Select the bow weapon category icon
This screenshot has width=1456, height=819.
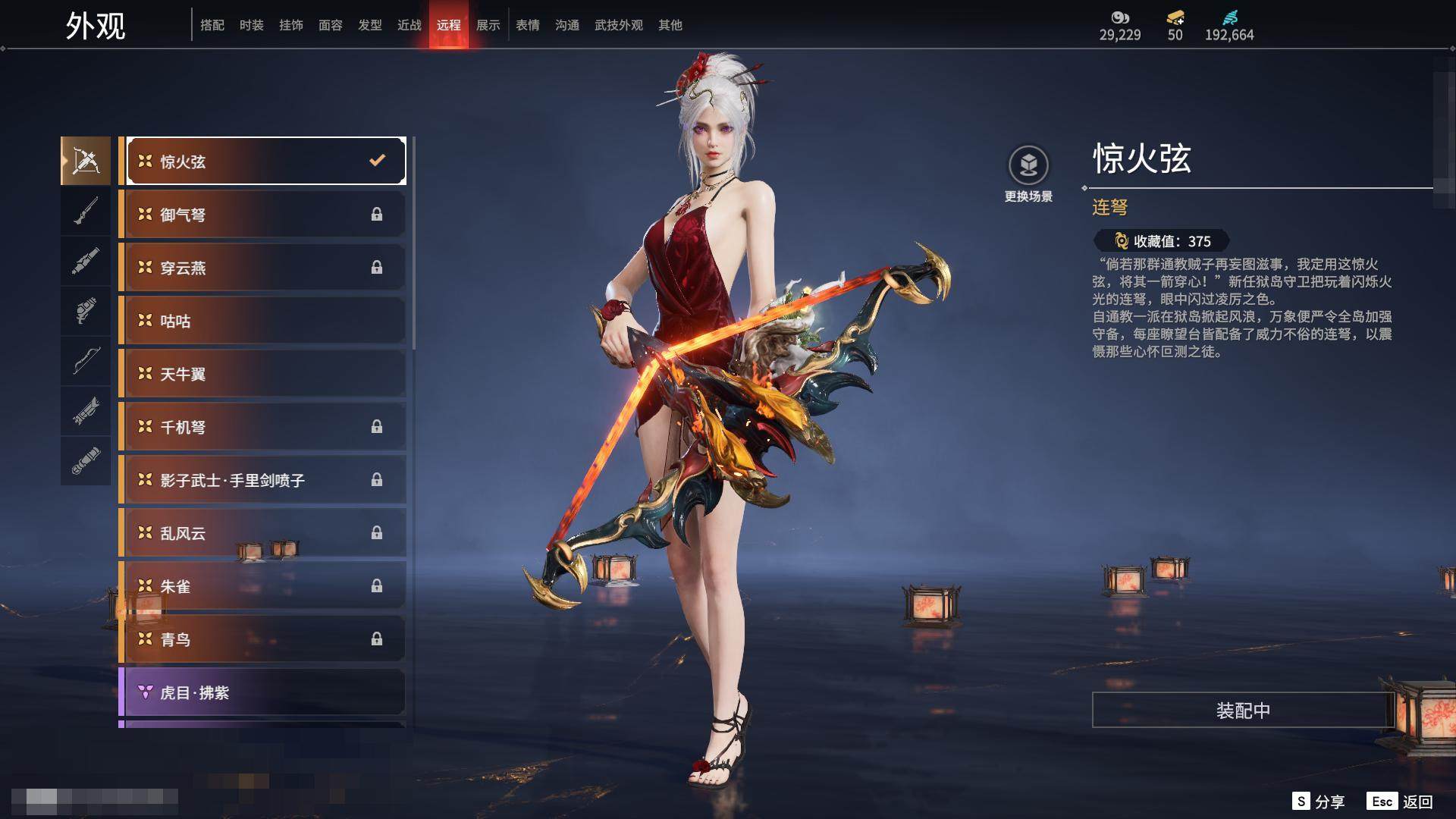(x=86, y=361)
